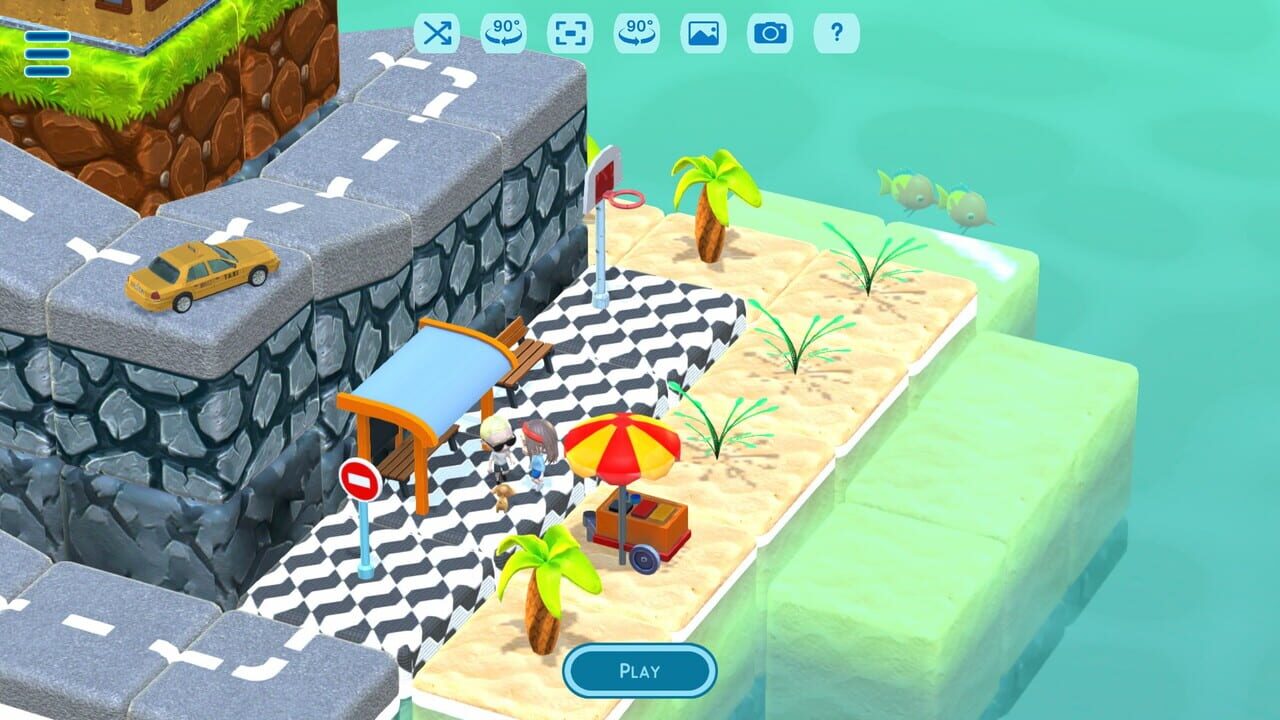Open the background image picker
Viewport: 1280px width, 720px height.
(x=706, y=33)
